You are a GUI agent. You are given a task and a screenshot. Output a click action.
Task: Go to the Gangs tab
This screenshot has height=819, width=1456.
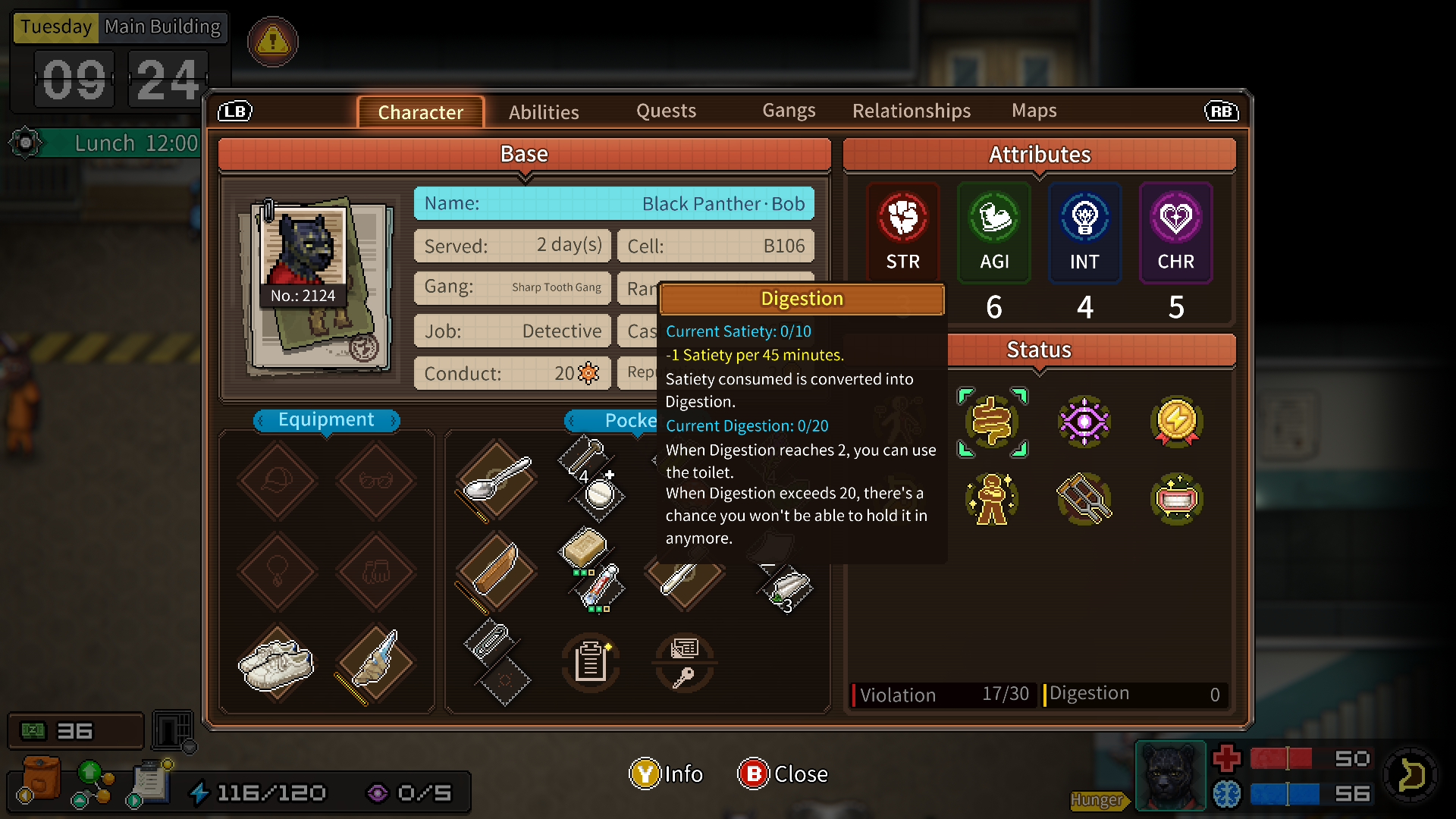(x=789, y=111)
